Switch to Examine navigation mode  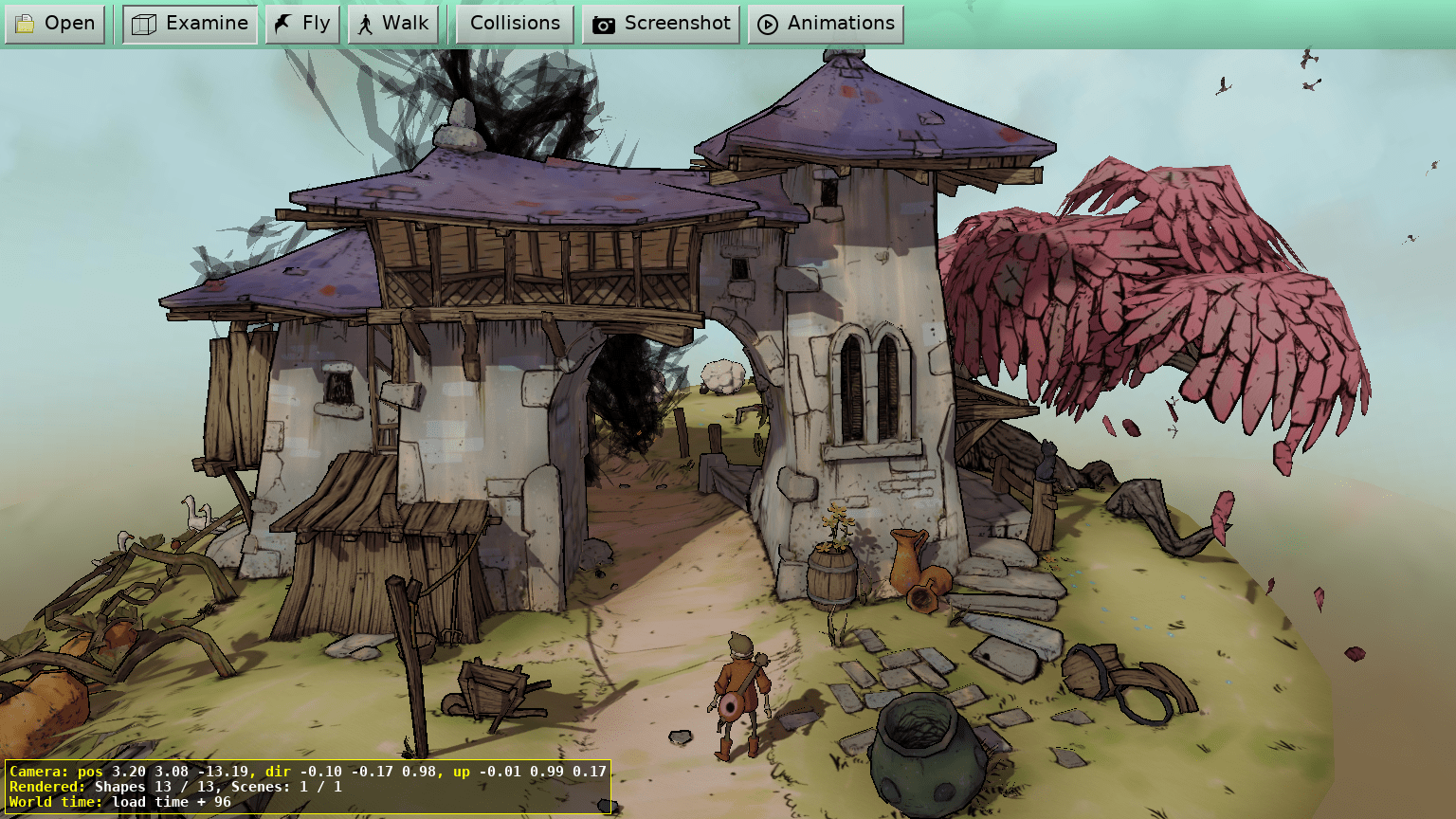pos(190,24)
